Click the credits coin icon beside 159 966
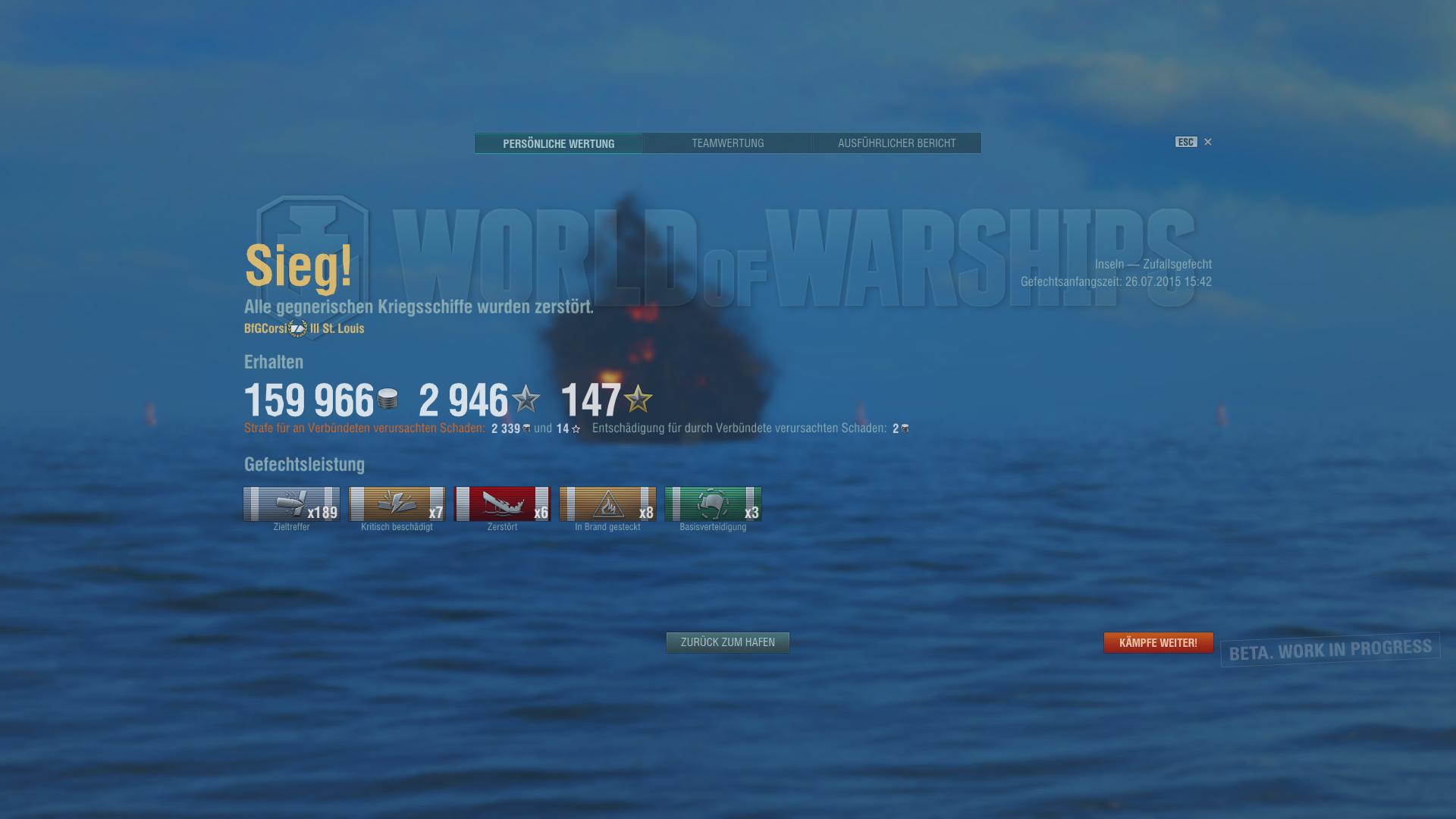1456x819 pixels. [x=388, y=398]
